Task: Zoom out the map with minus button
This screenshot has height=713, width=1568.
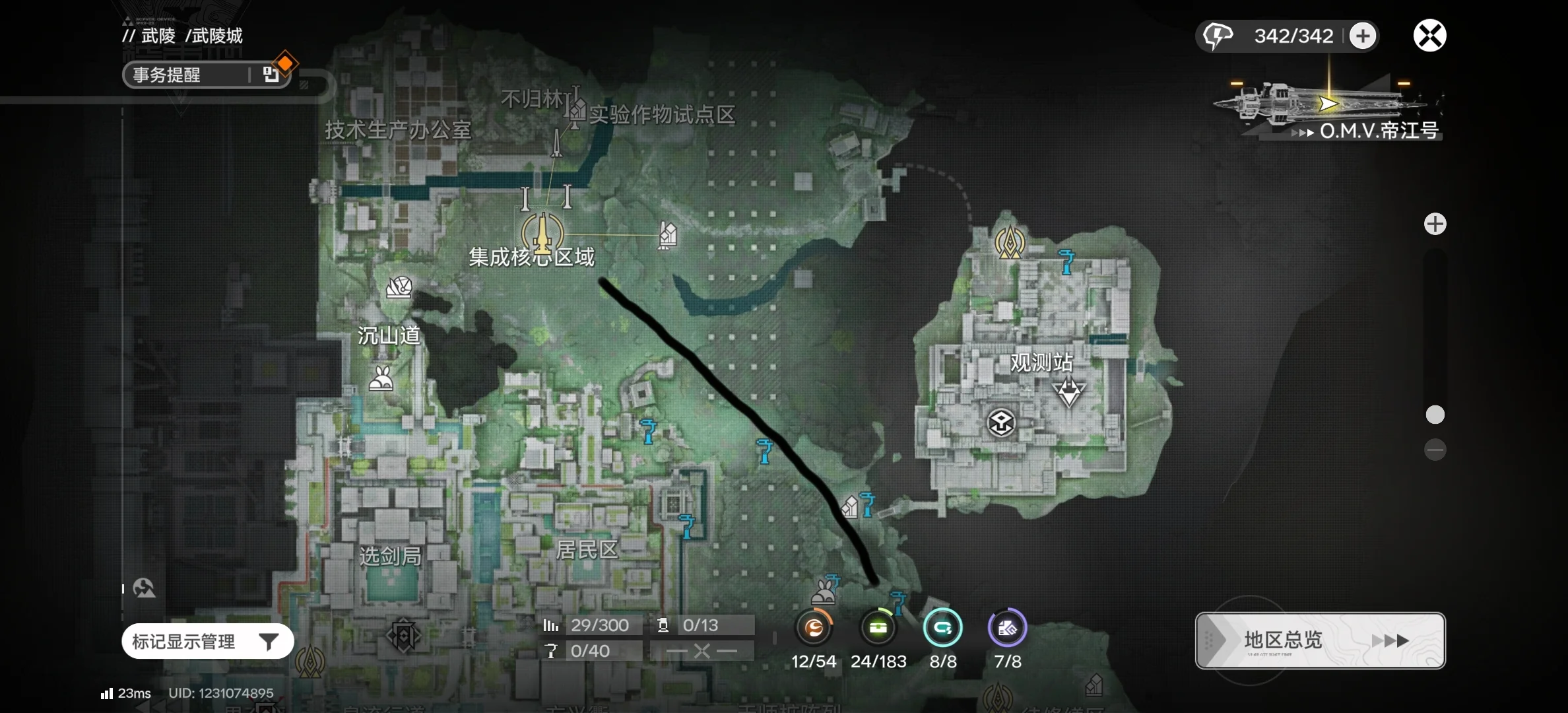Action: pos(1435,450)
